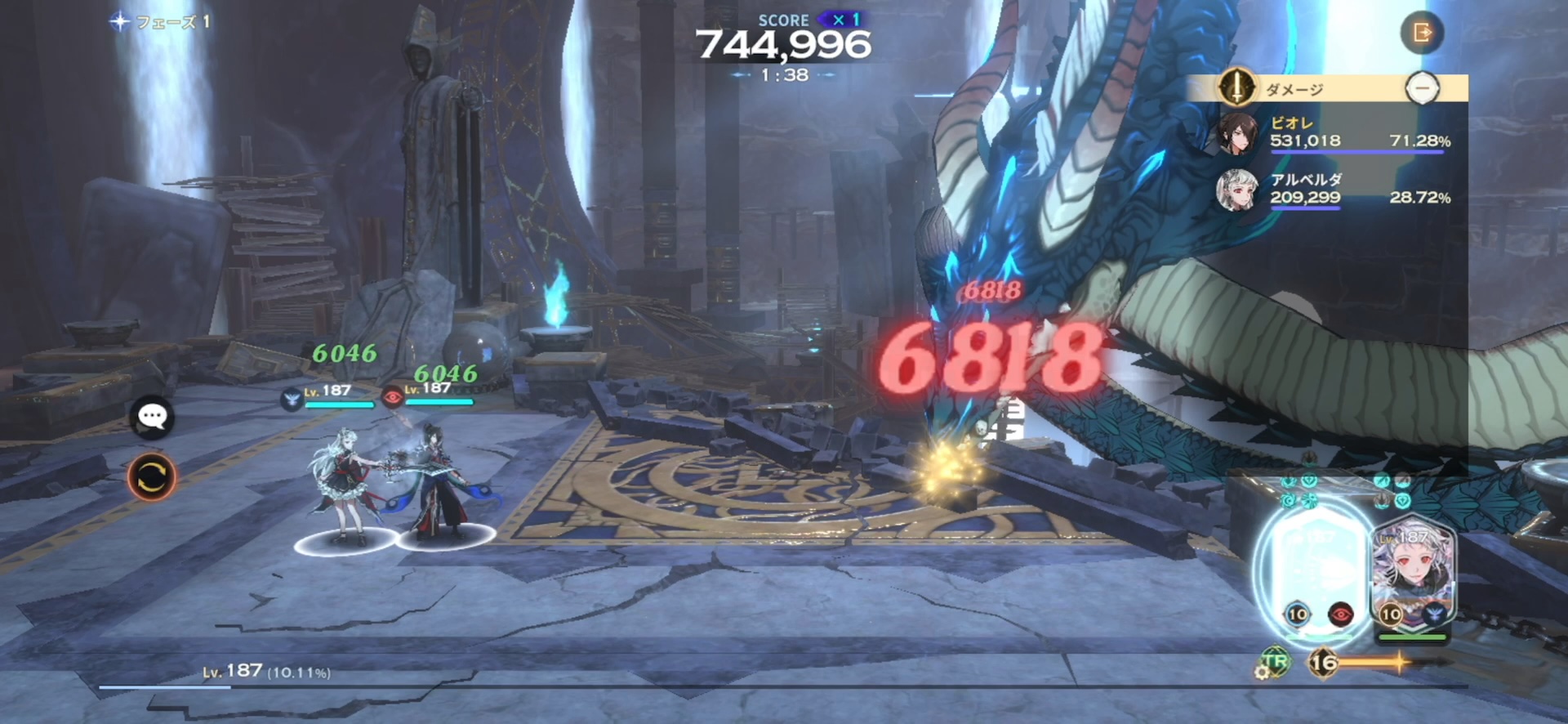Image resolution: width=1568 pixels, height=724 pixels.
Task: Open the chat speech bubble
Action: 152,418
